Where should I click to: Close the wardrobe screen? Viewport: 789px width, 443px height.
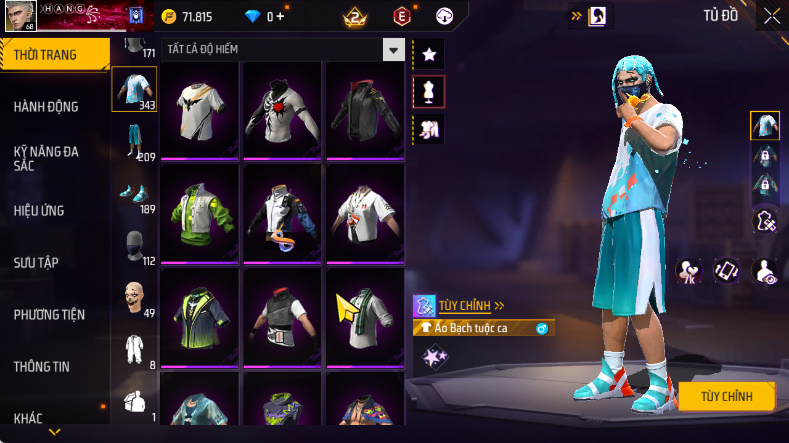(772, 16)
